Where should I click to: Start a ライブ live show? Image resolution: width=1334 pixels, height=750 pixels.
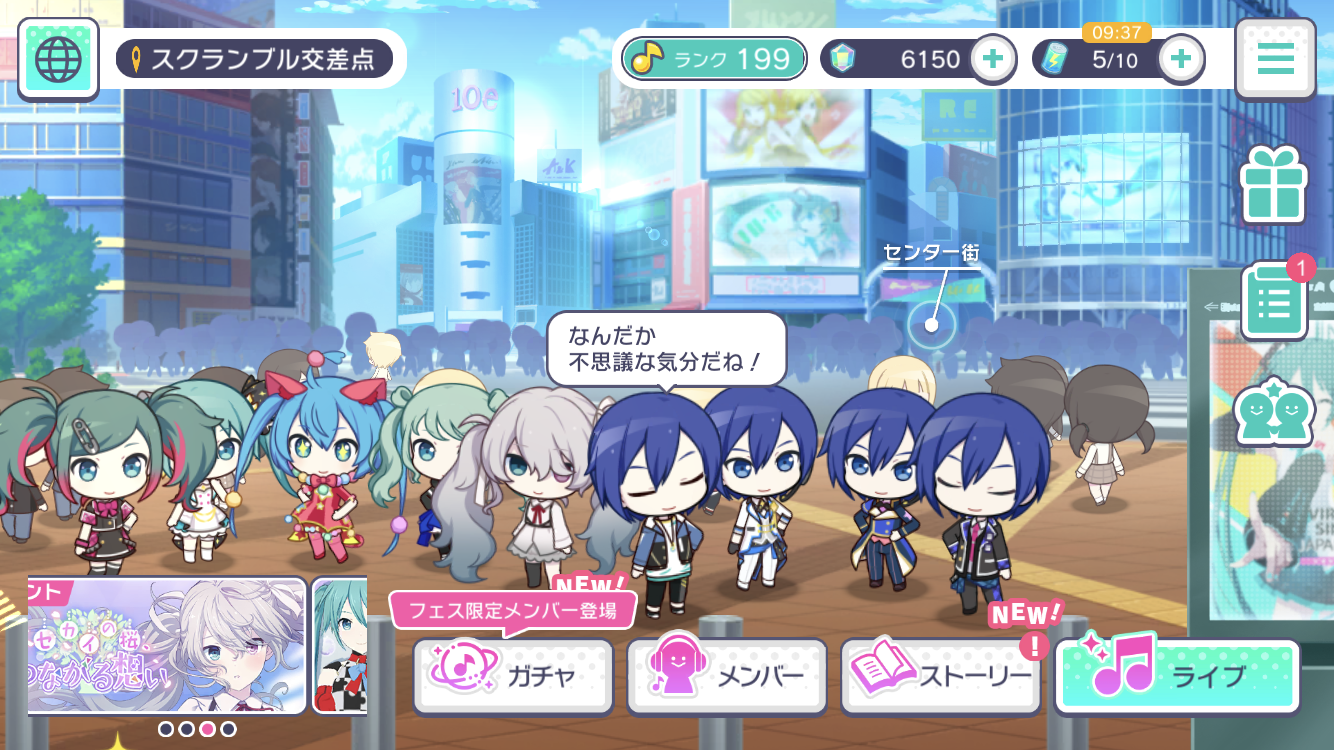(1177, 676)
